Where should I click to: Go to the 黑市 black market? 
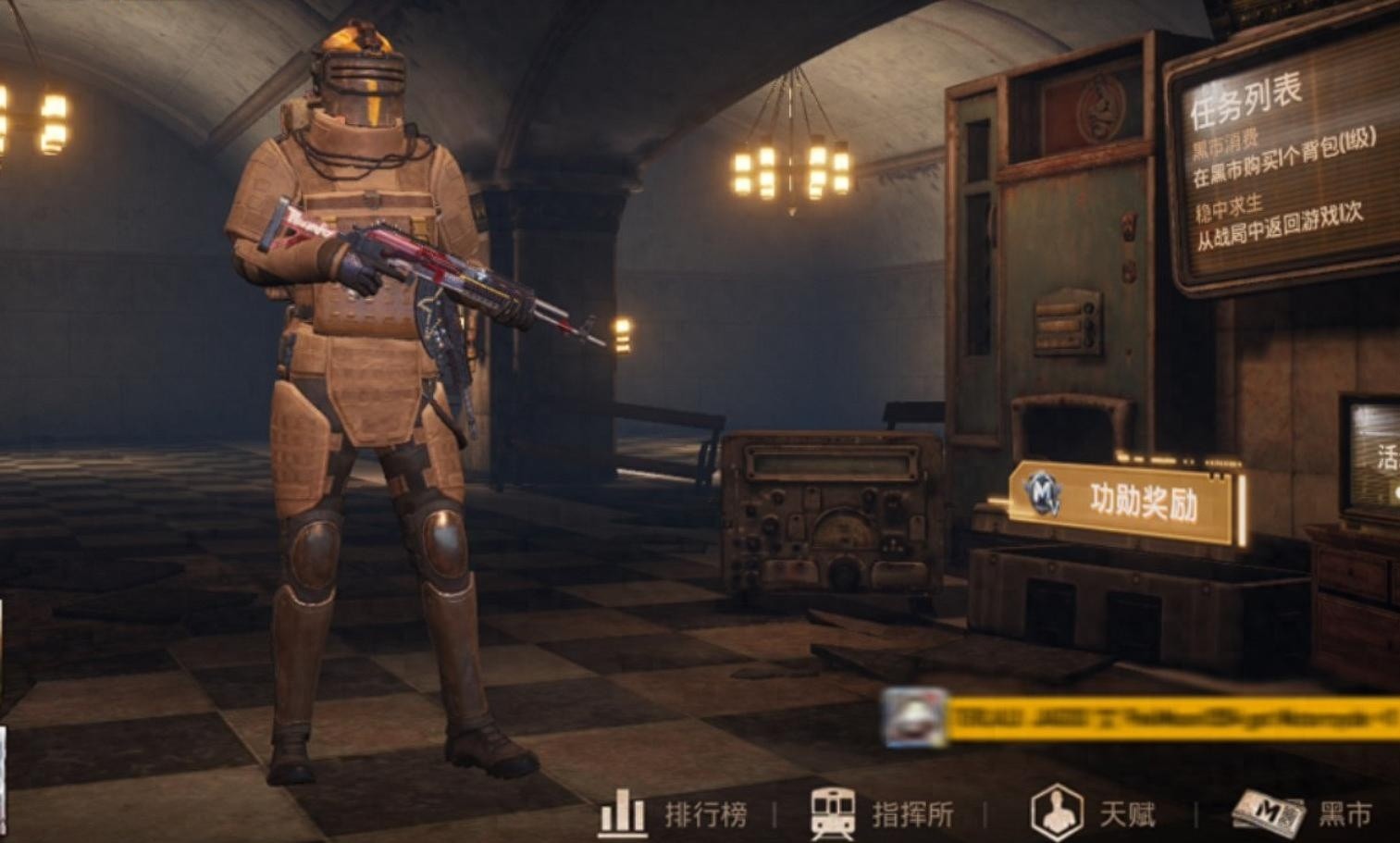click(1304, 814)
